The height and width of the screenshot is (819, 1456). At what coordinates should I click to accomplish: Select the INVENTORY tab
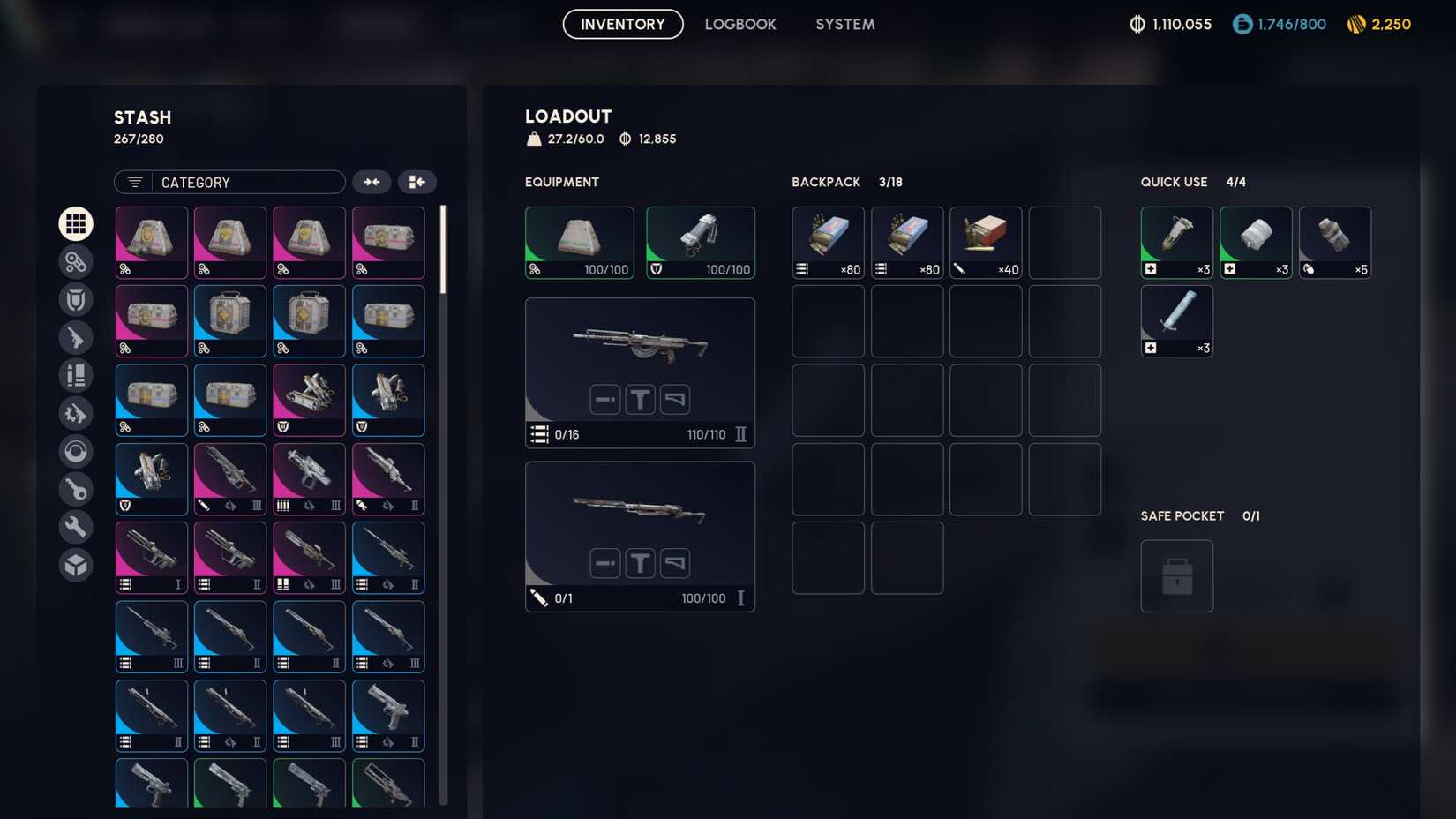pos(622,24)
